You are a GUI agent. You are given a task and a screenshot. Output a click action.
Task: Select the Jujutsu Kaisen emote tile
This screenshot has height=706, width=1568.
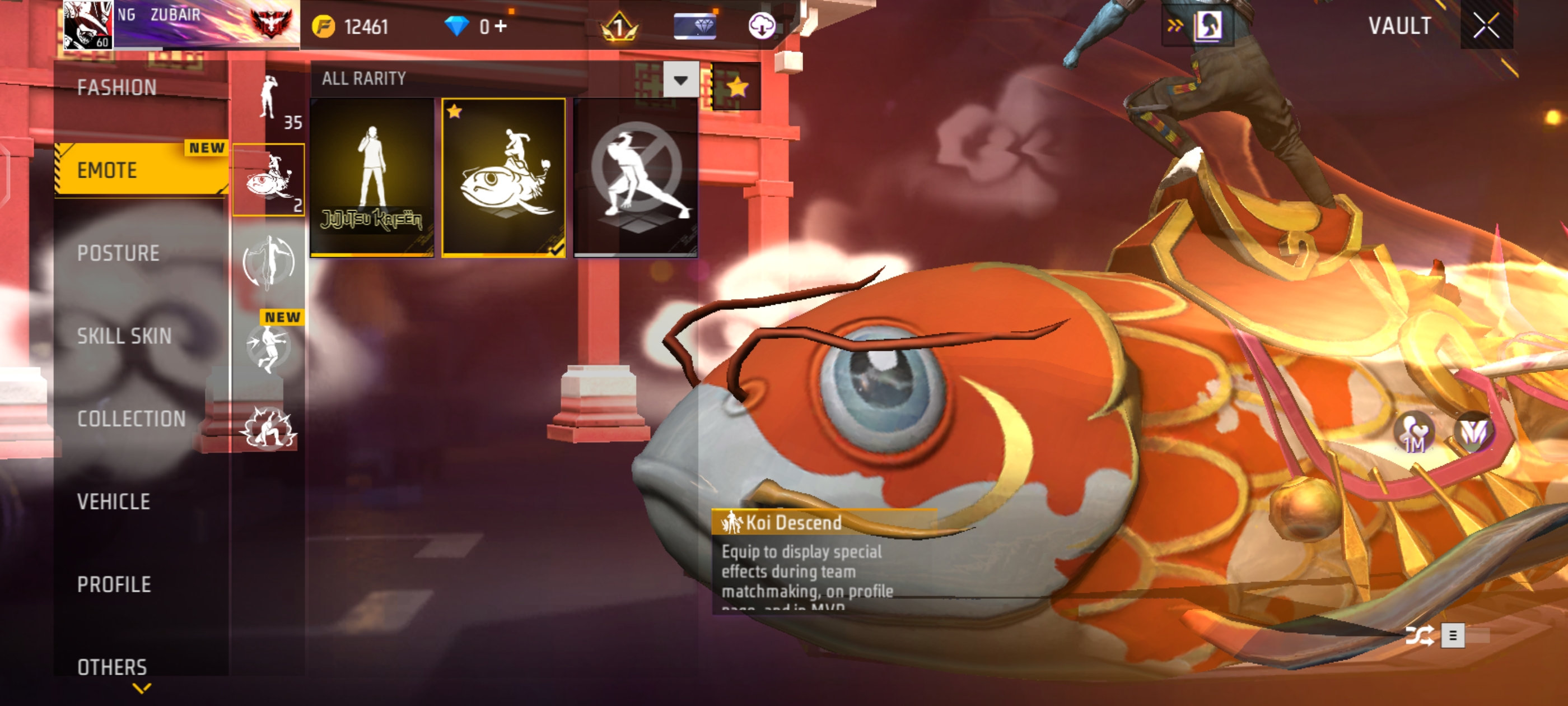point(372,177)
